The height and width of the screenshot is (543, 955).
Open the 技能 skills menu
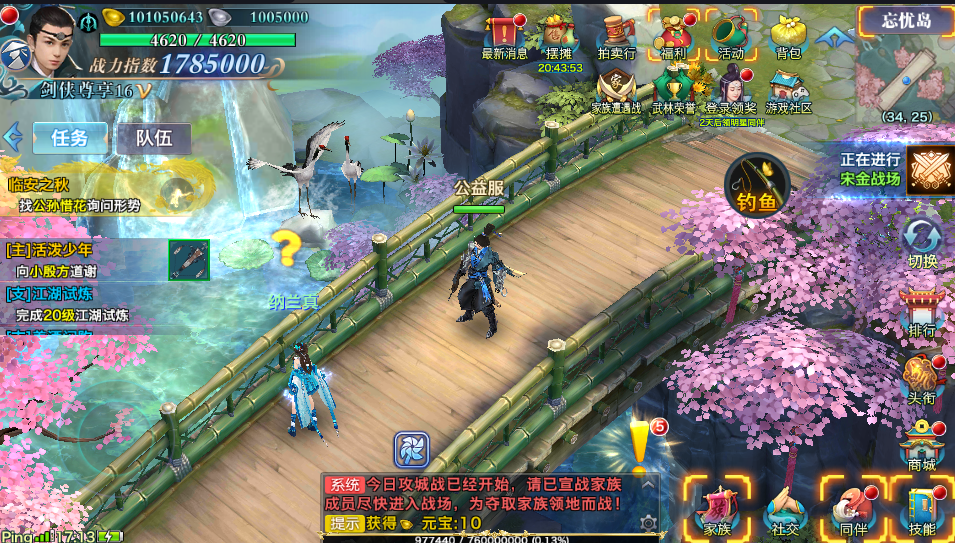(922, 508)
